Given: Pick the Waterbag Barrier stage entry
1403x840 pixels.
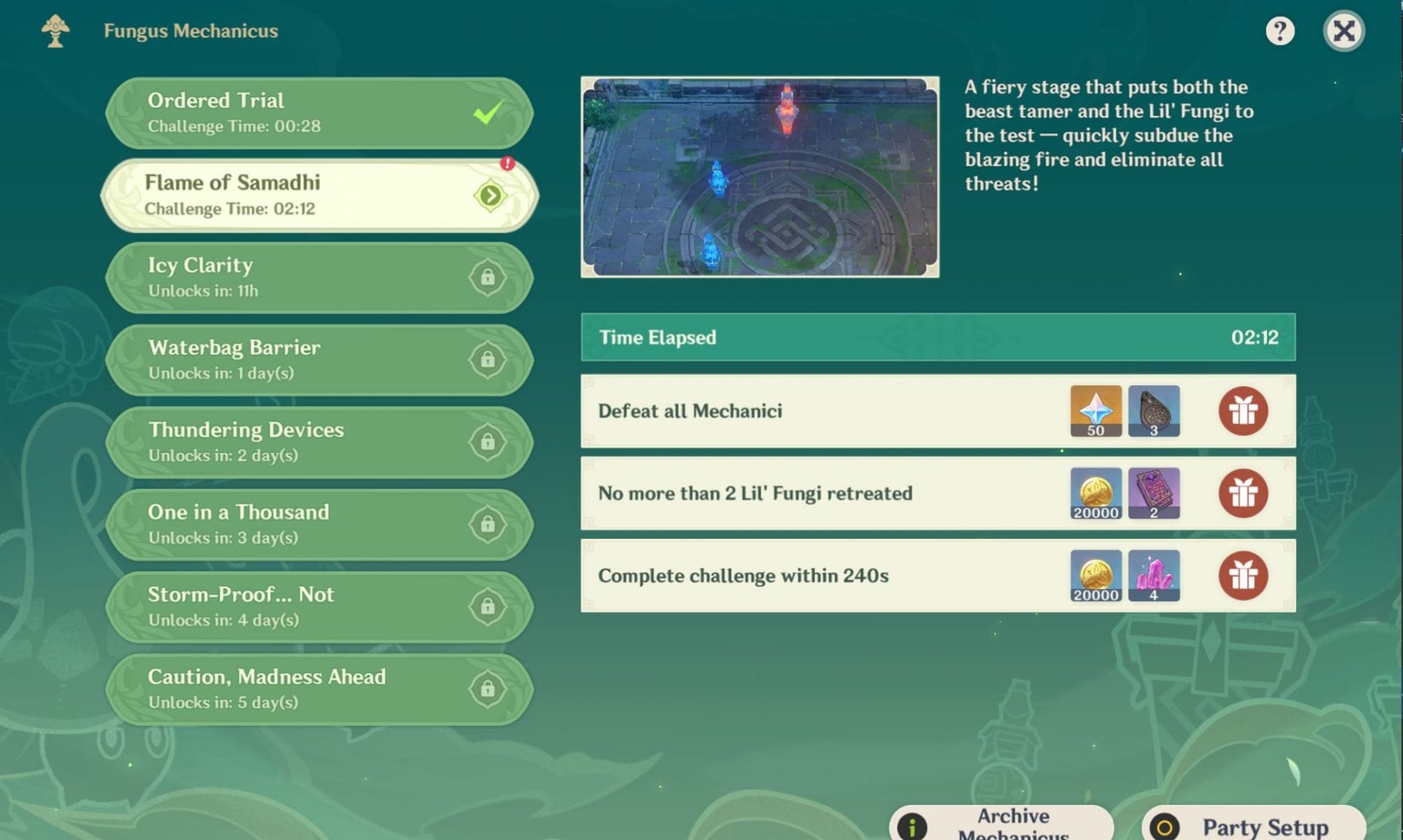Looking at the screenshot, I should click(x=319, y=360).
